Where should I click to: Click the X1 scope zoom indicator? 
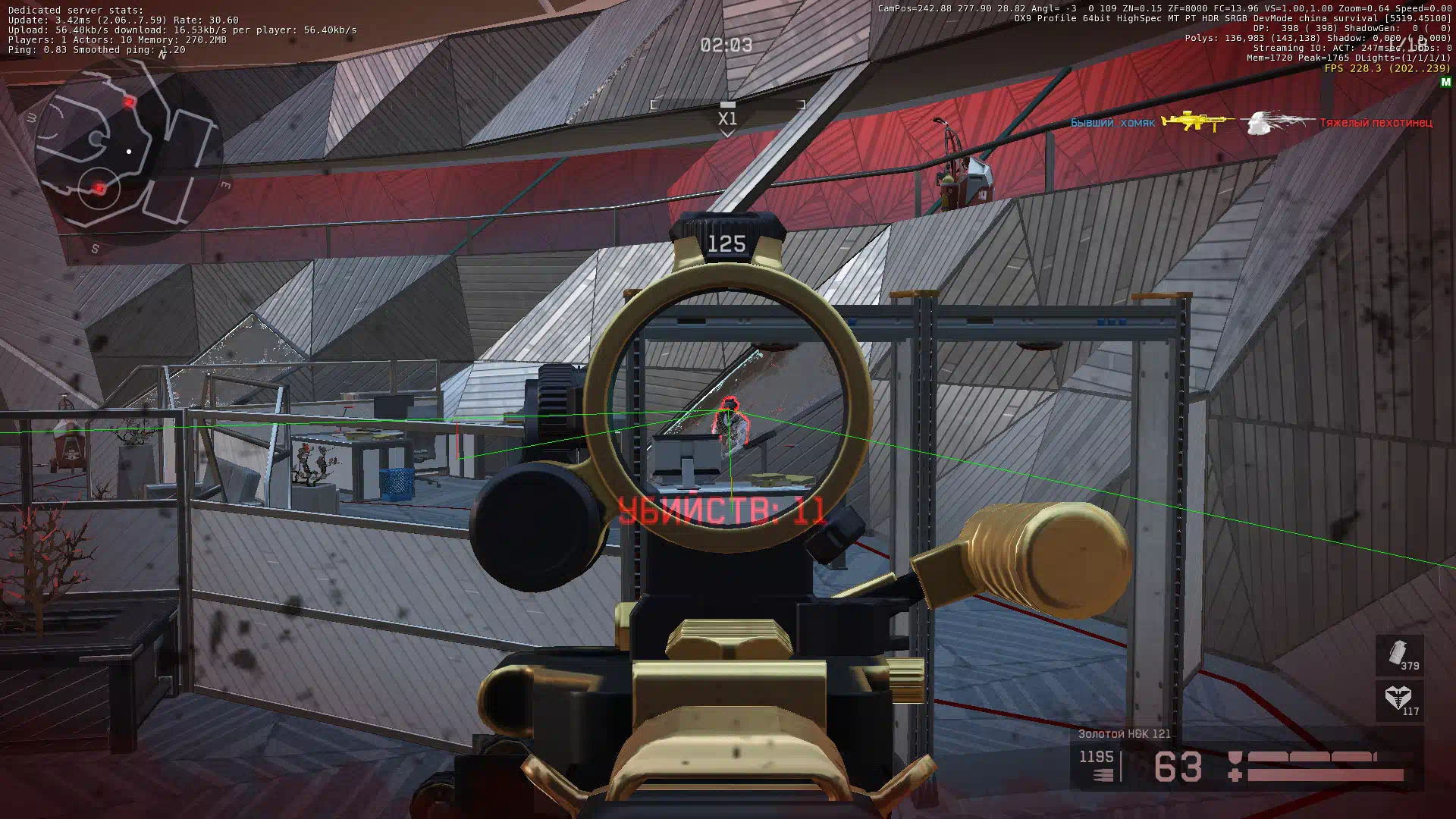click(x=727, y=118)
